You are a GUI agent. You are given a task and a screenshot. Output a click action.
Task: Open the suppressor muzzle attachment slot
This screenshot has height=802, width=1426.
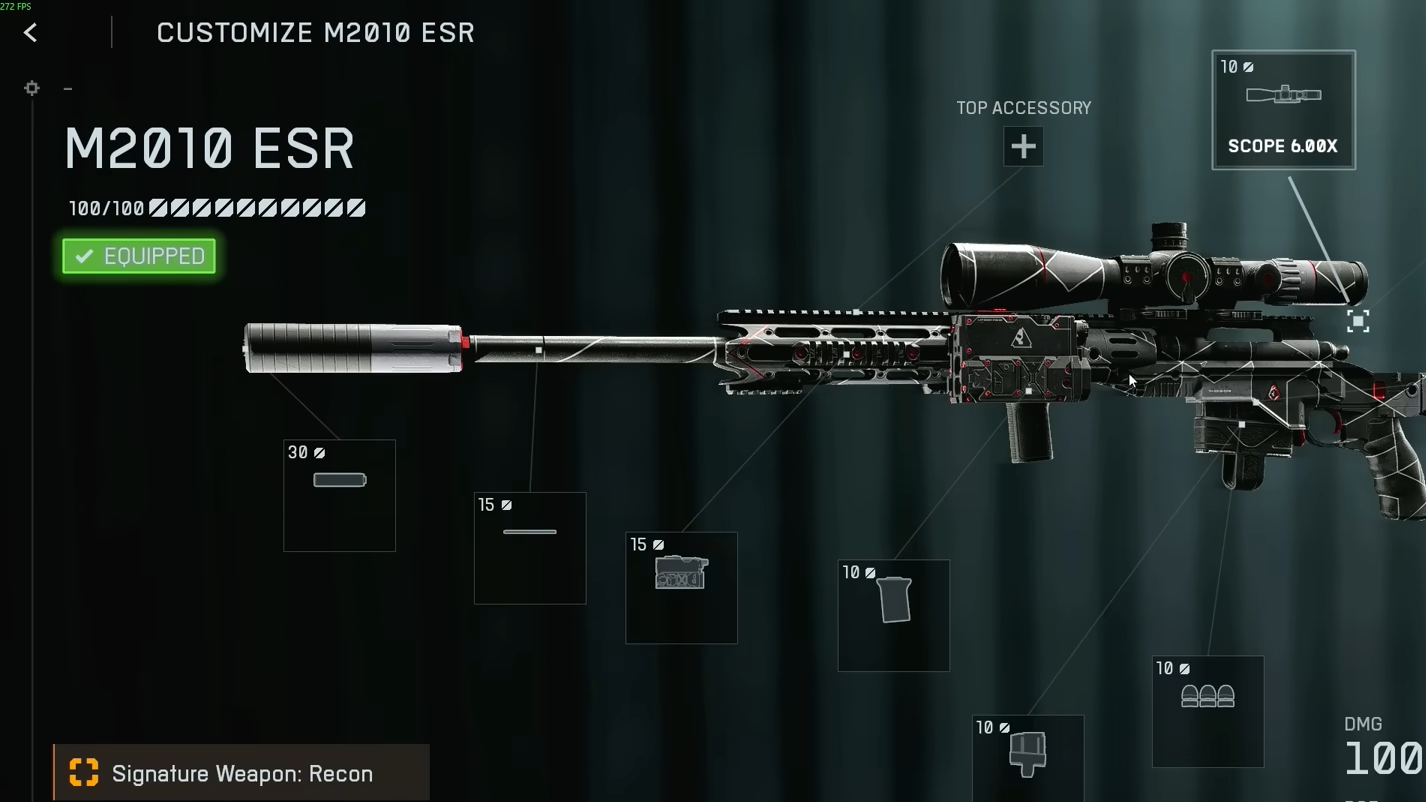[340, 495]
